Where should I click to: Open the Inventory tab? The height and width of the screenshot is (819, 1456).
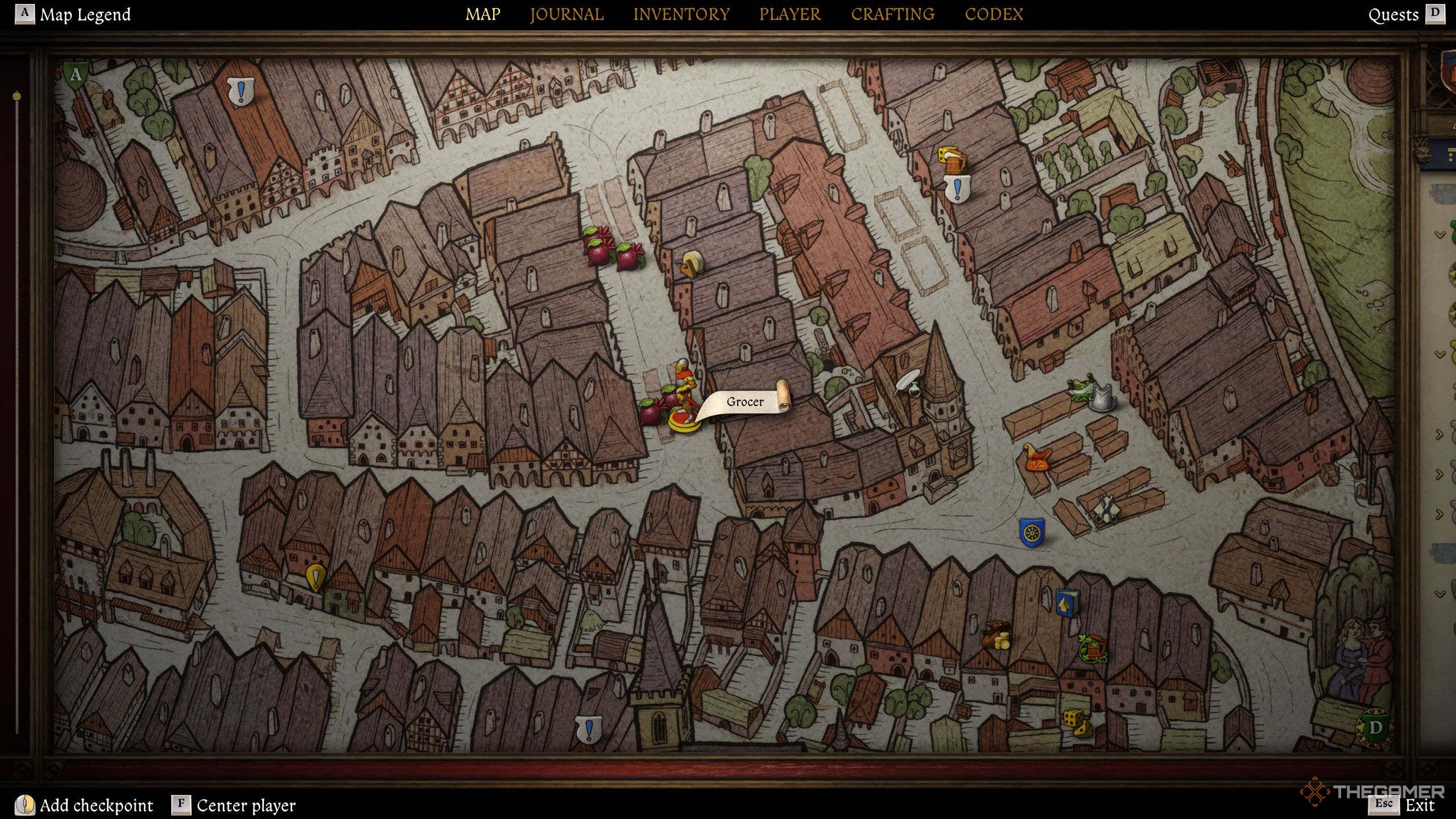click(x=681, y=14)
